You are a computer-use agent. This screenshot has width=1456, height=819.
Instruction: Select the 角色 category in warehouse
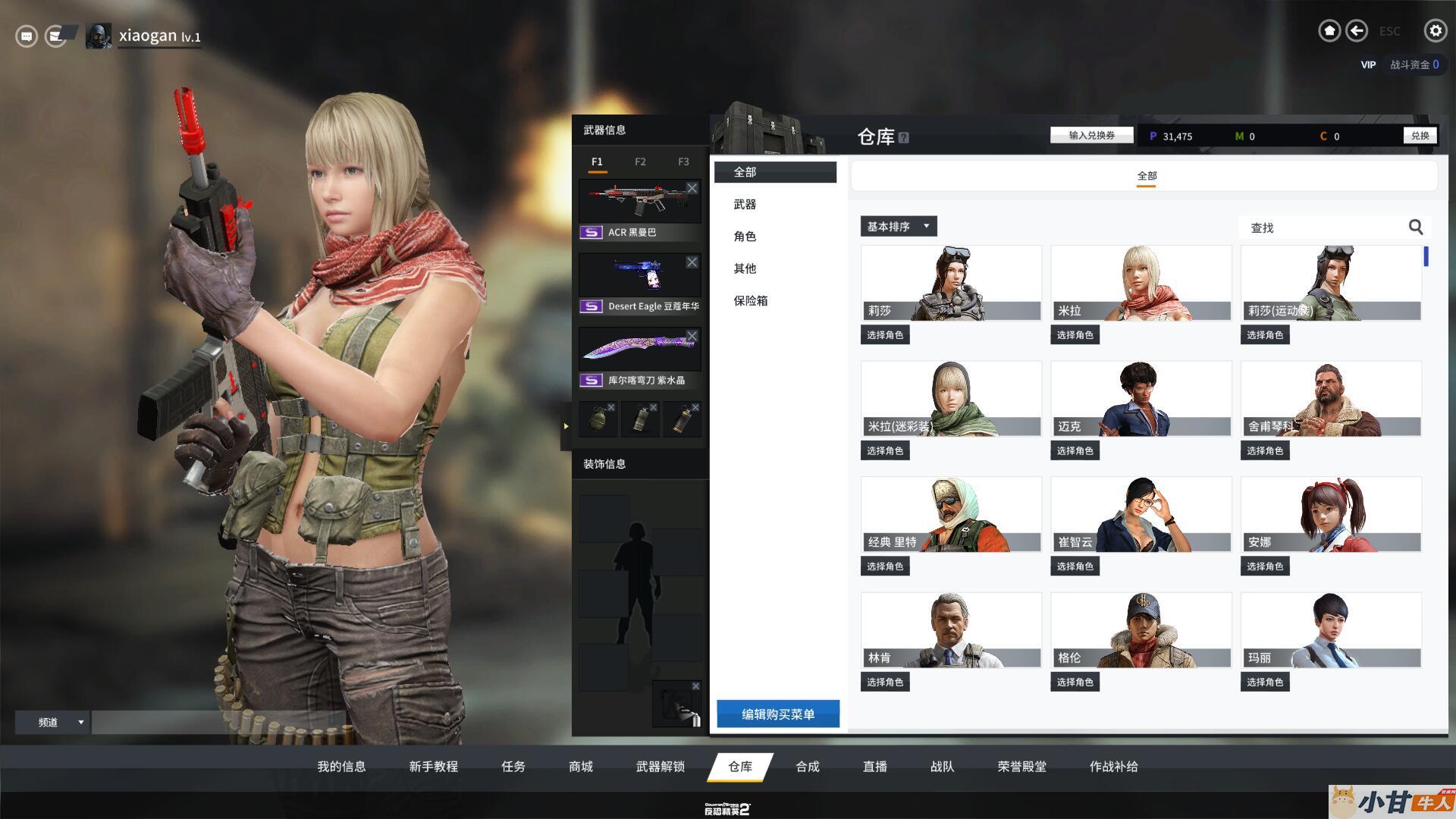[x=745, y=237]
